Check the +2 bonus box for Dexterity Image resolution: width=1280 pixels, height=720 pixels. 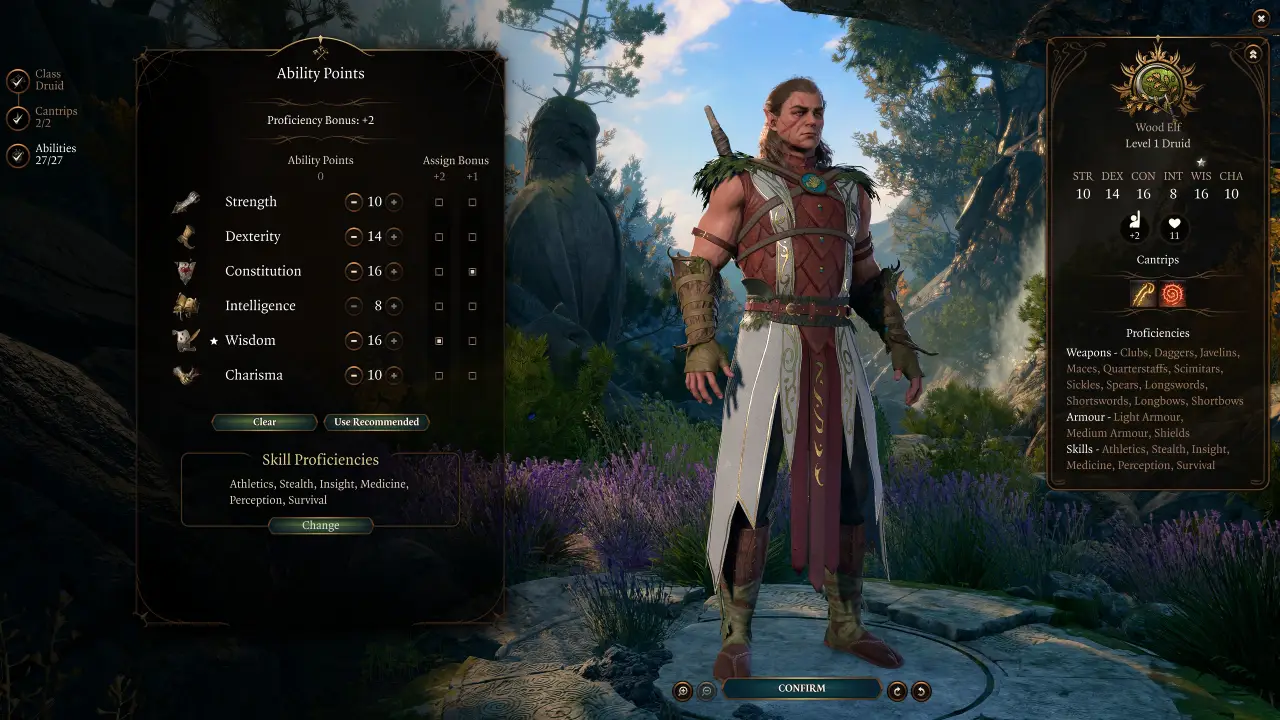tap(438, 236)
